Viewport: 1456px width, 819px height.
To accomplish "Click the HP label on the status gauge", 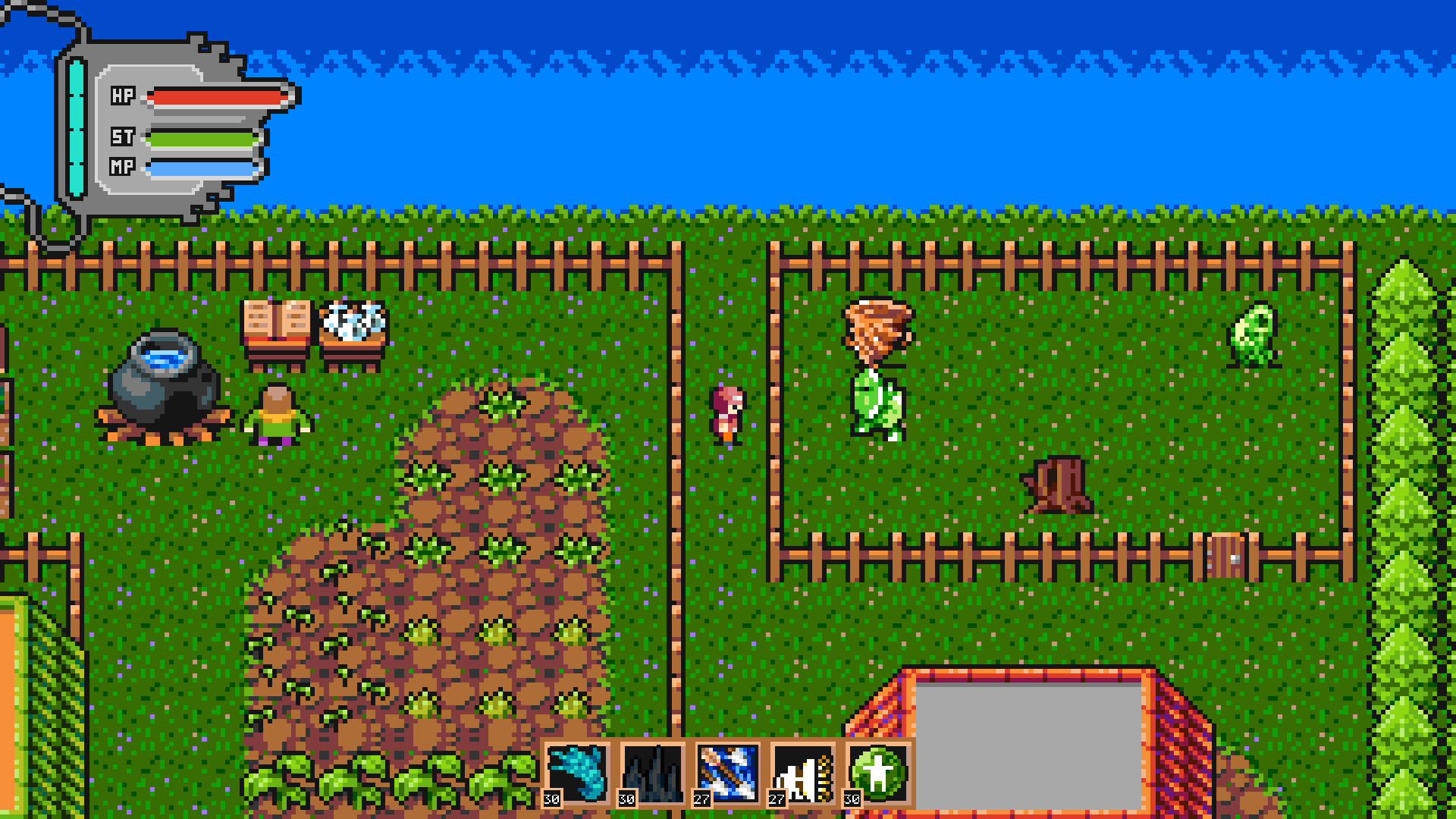I will pyautogui.click(x=124, y=96).
